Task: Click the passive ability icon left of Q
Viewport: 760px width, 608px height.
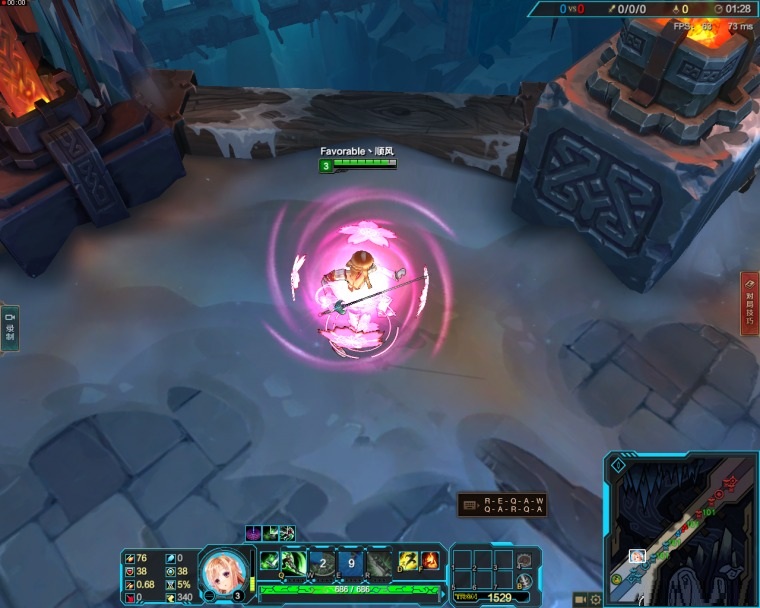Action: (x=268, y=562)
